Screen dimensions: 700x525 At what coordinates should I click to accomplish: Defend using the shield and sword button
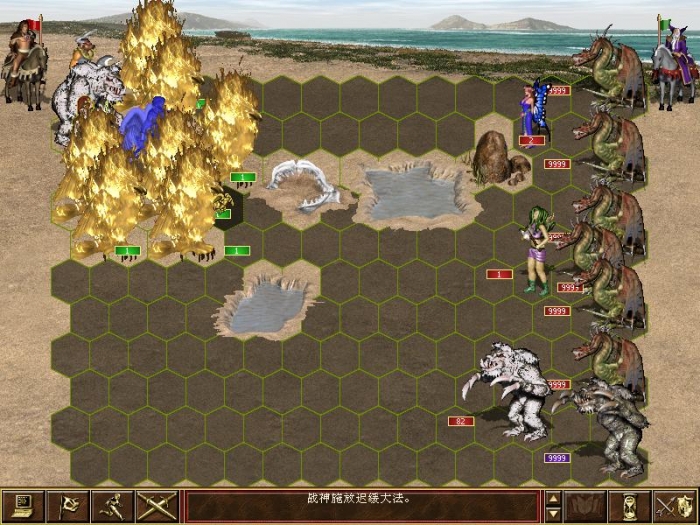point(675,506)
